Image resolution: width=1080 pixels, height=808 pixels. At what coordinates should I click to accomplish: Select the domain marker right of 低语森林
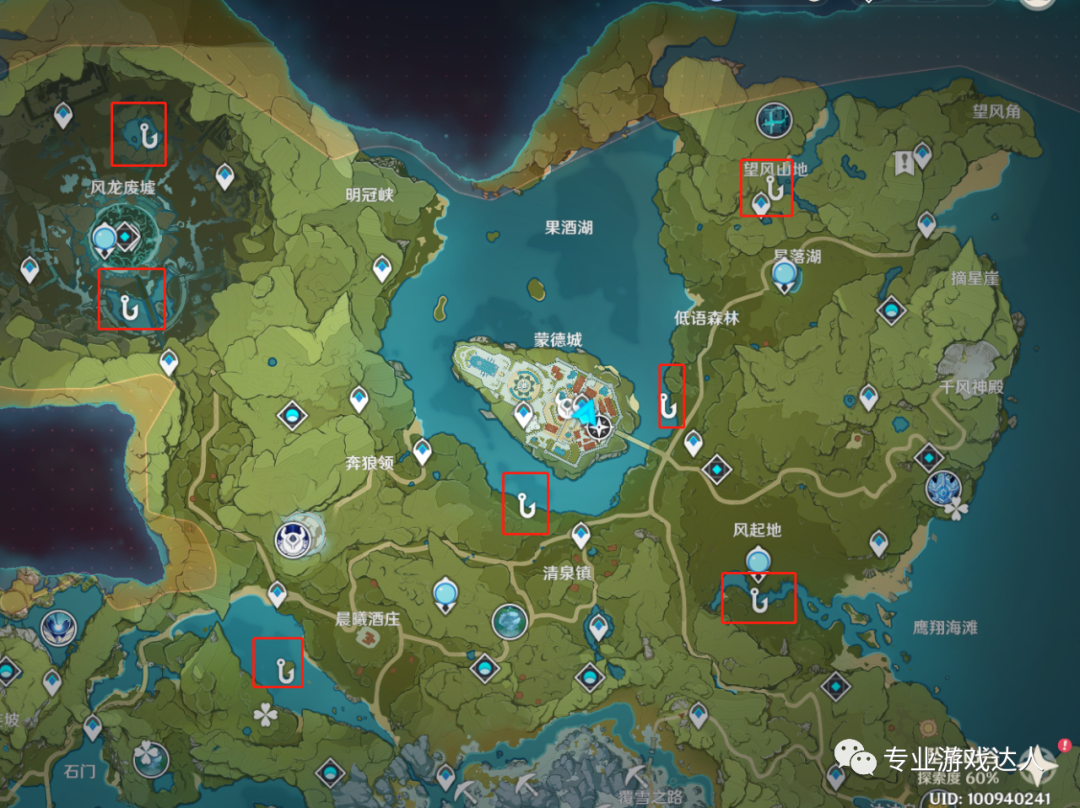click(x=891, y=310)
